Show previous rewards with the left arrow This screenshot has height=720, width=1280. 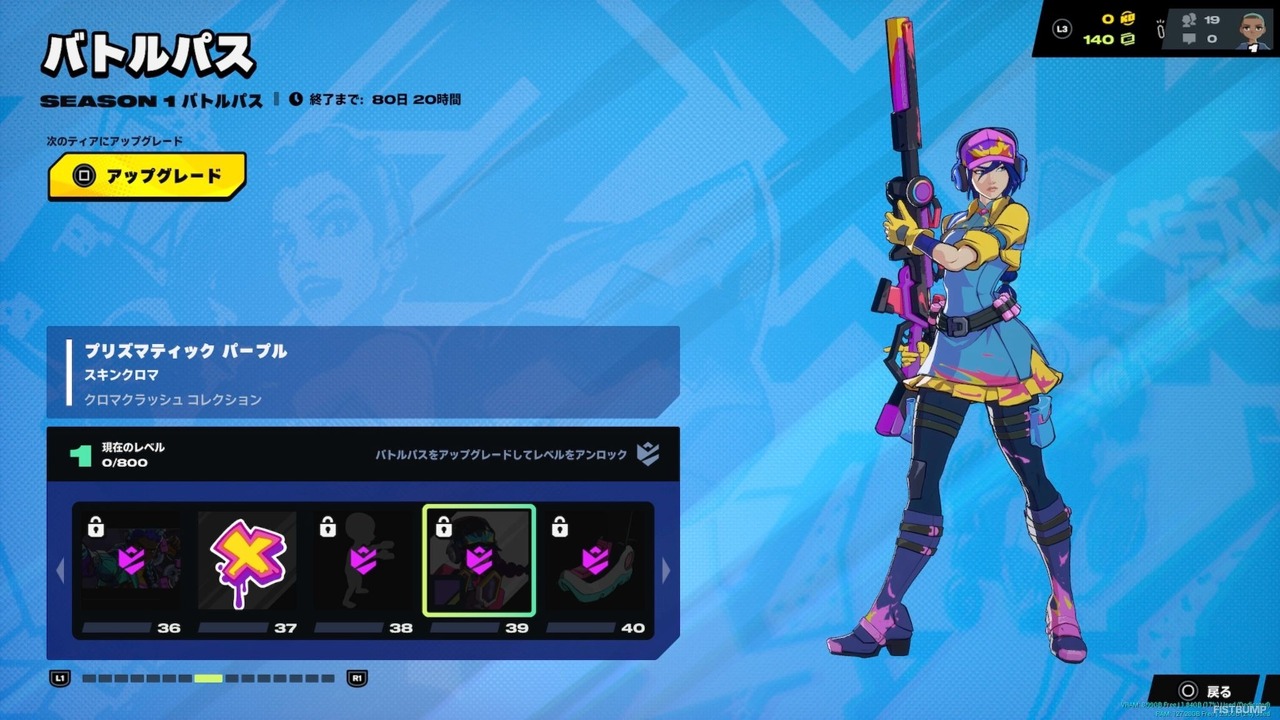pyautogui.click(x=60, y=570)
